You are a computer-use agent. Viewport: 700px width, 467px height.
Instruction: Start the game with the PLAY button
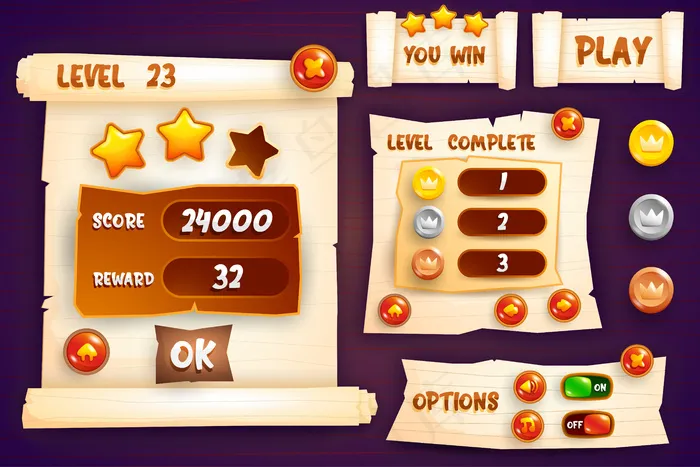(x=613, y=49)
